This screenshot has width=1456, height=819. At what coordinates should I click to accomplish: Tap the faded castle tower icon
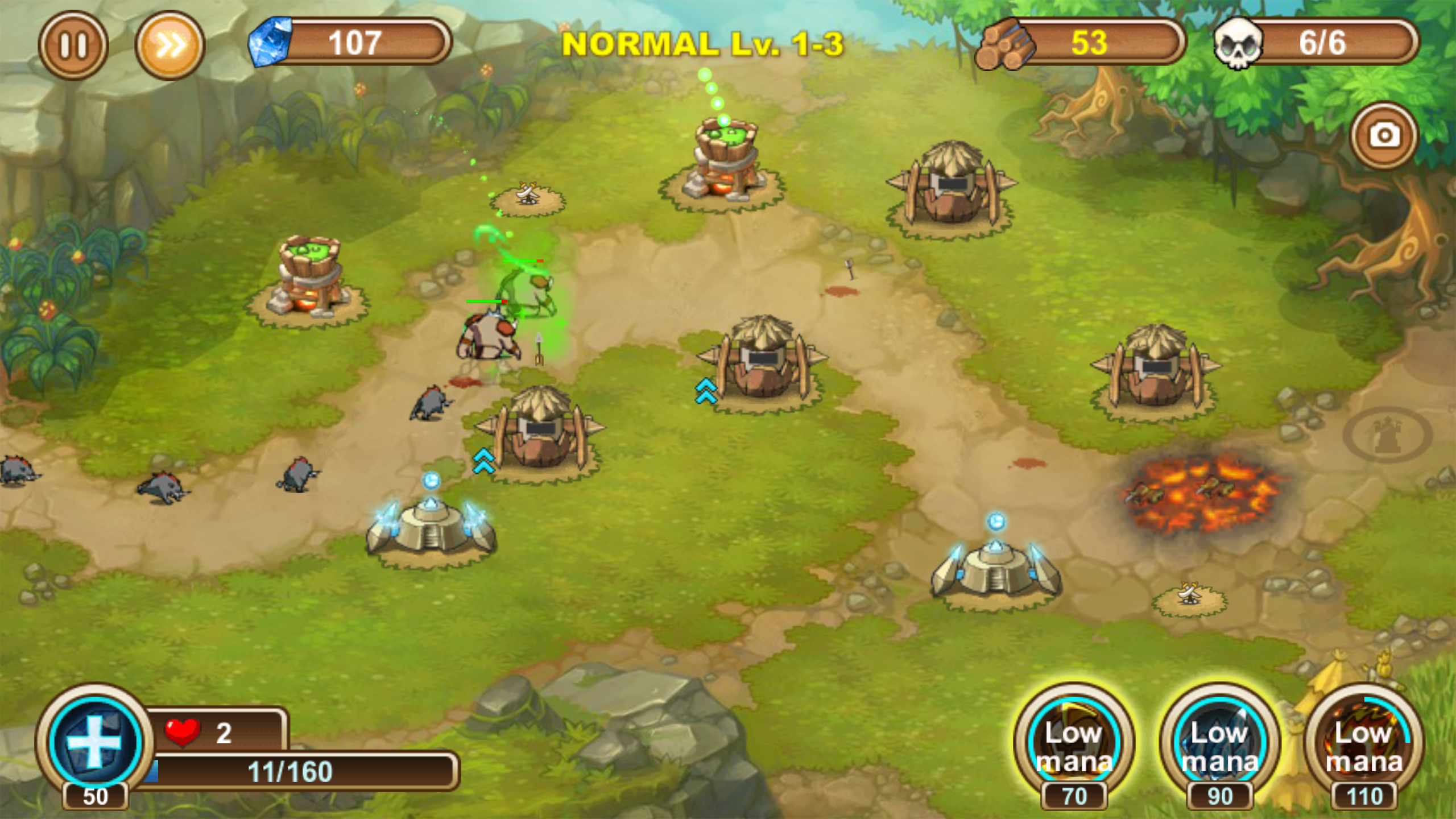coord(1387,435)
